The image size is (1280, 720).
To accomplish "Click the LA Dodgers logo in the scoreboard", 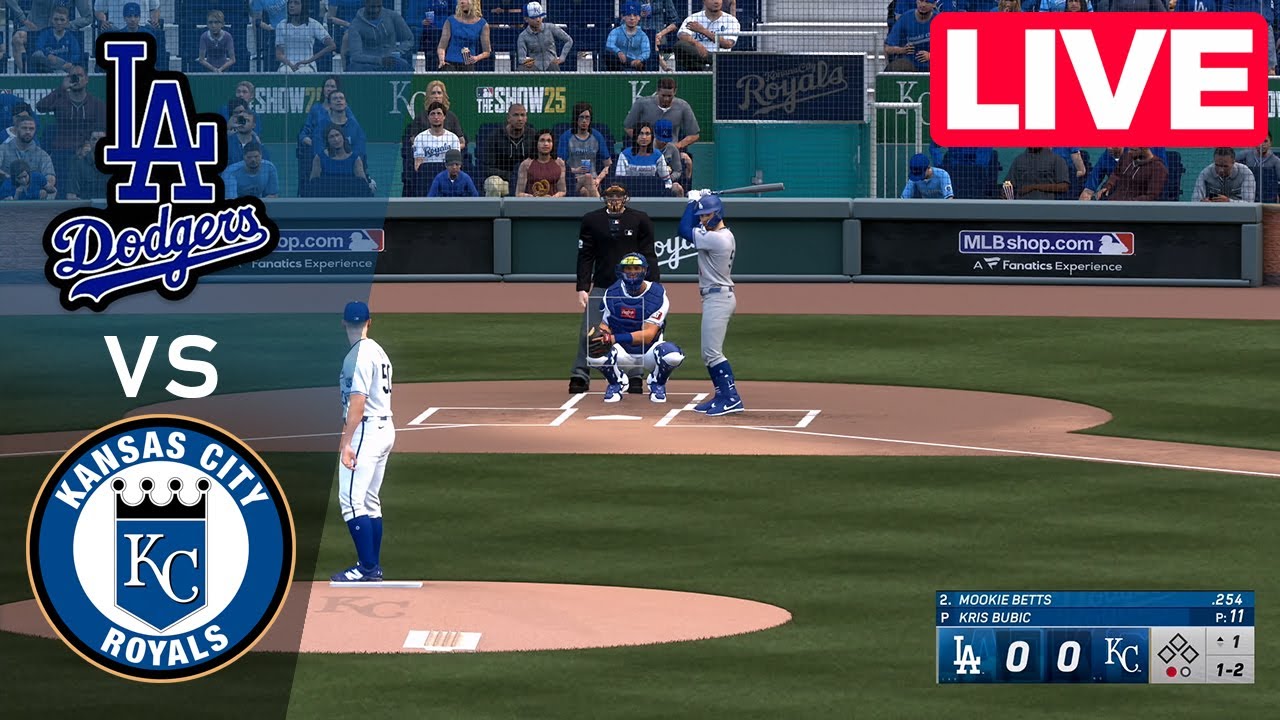I will click(968, 655).
